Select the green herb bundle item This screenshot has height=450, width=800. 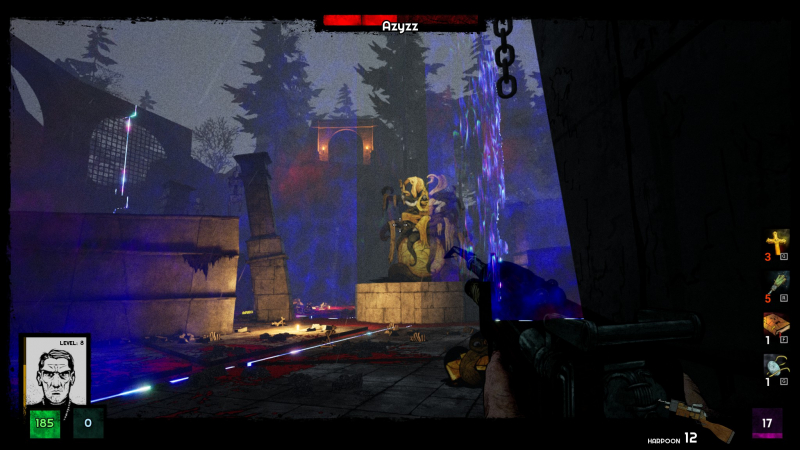[x=776, y=284]
